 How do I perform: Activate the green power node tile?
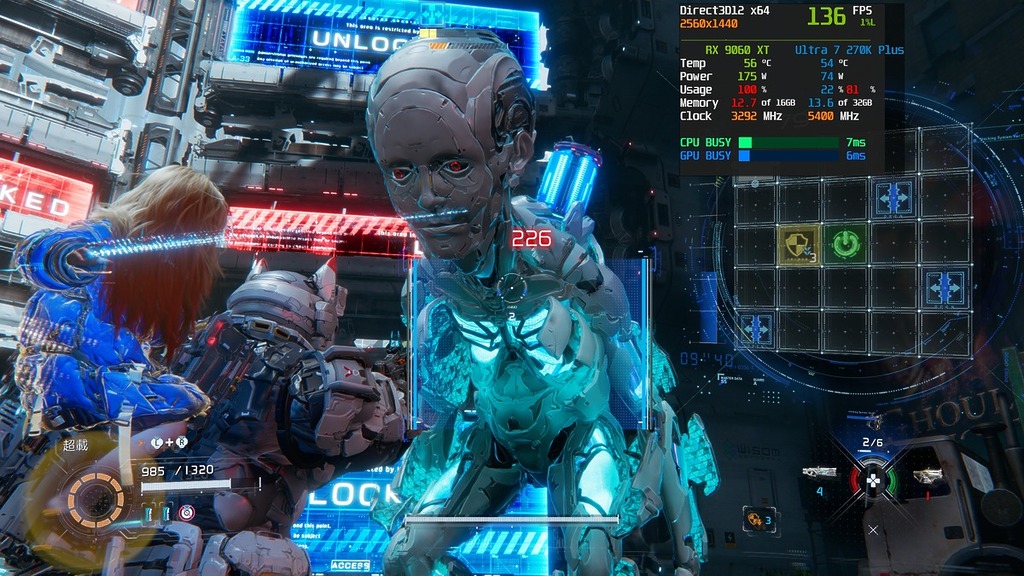tap(846, 243)
